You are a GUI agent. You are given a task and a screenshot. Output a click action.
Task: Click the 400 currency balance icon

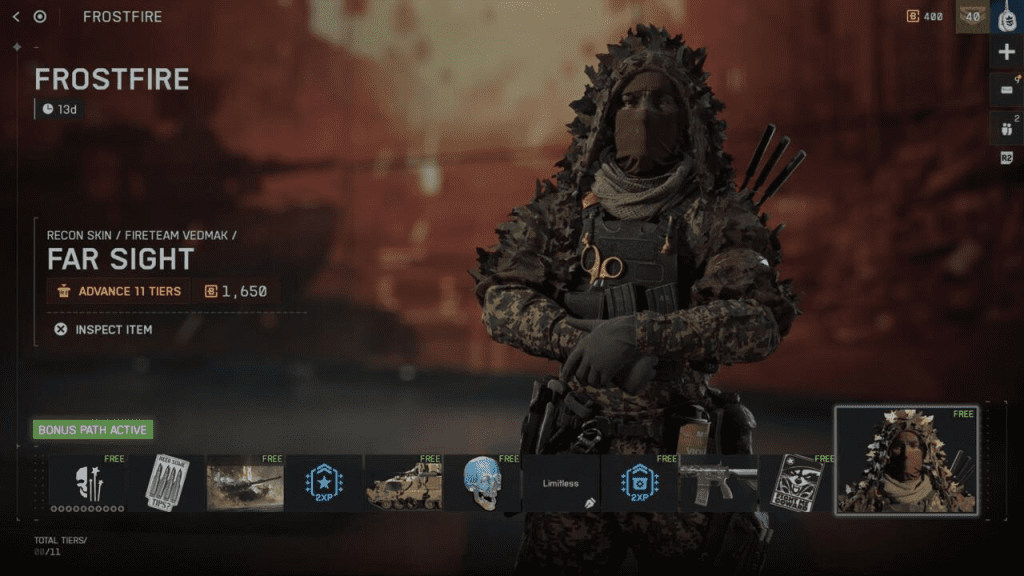(912, 17)
